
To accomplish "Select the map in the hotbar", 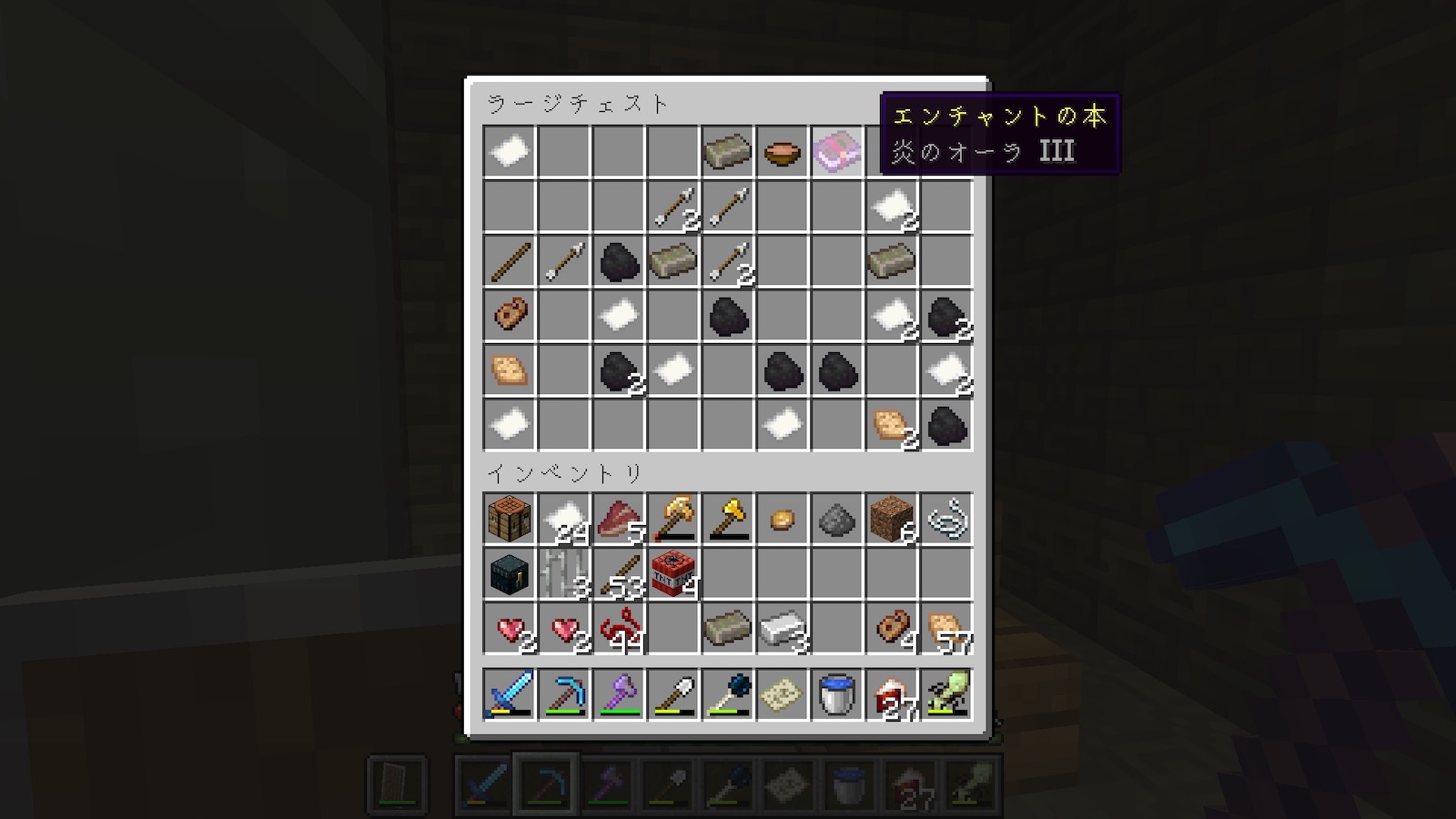I will [x=782, y=695].
